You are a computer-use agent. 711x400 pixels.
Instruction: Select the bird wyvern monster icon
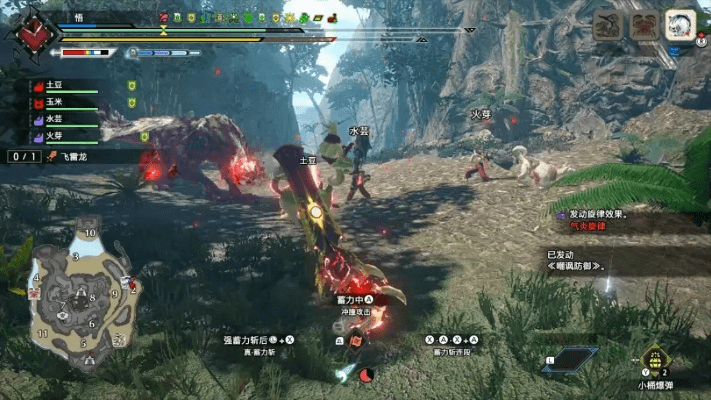tap(608, 25)
